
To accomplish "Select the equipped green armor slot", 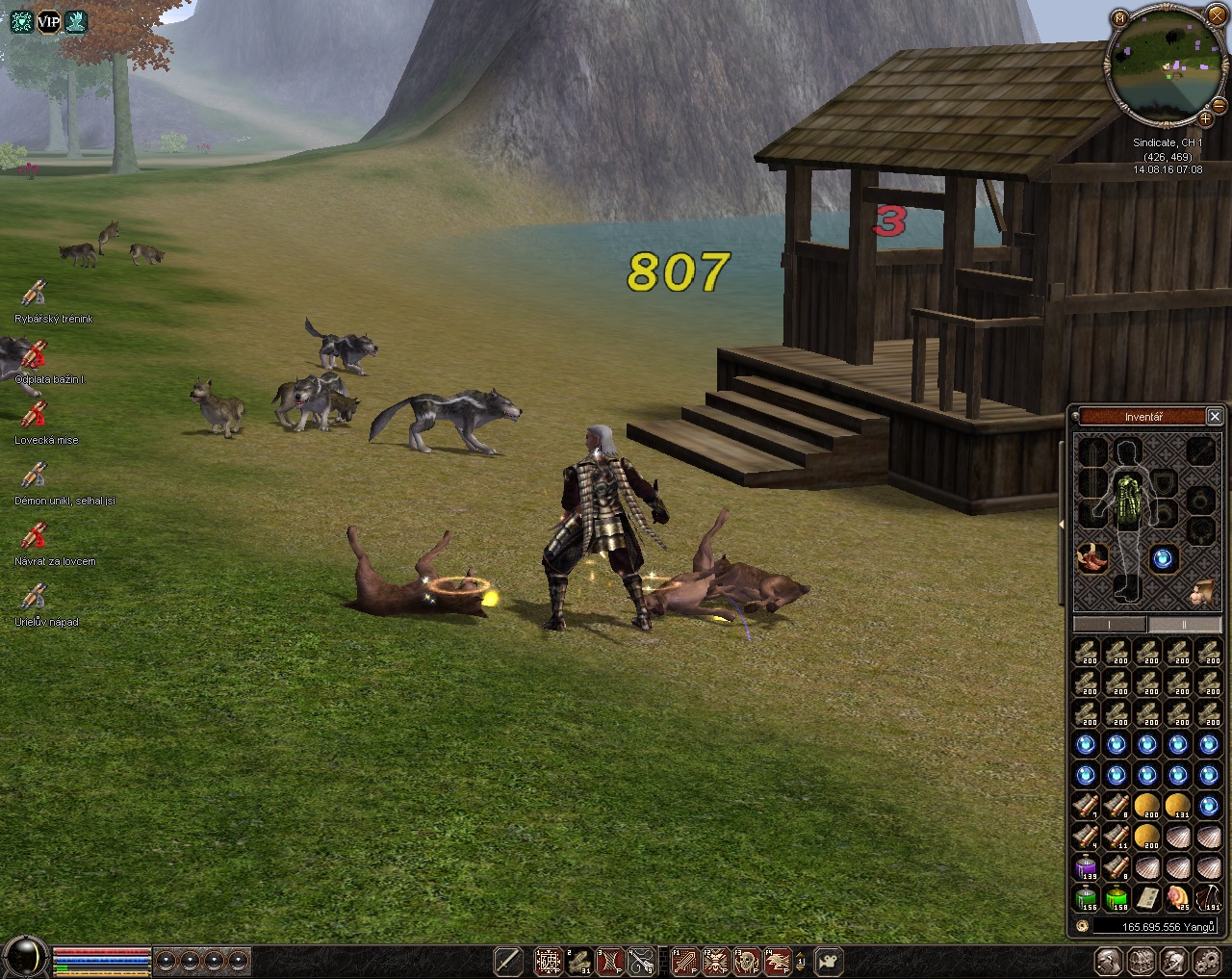I will click(x=1127, y=491).
